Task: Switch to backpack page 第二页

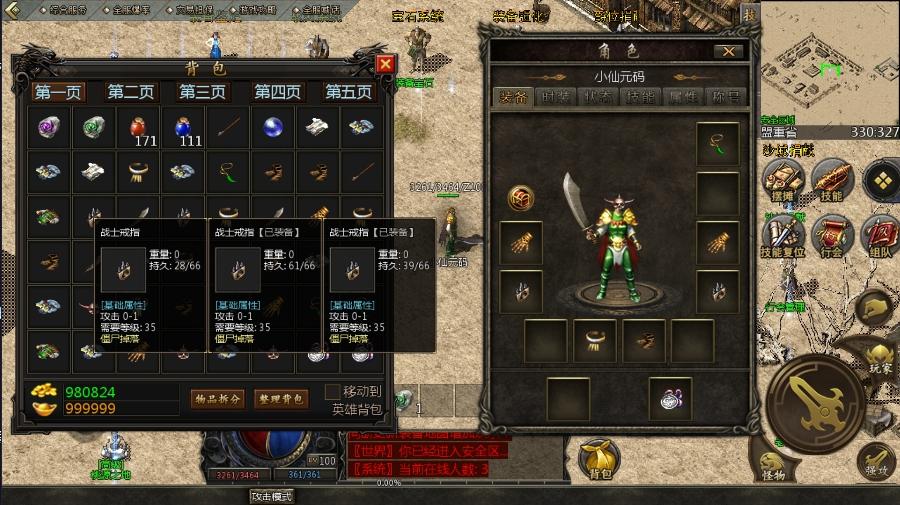Action: pyautogui.click(x=131, y=92)
